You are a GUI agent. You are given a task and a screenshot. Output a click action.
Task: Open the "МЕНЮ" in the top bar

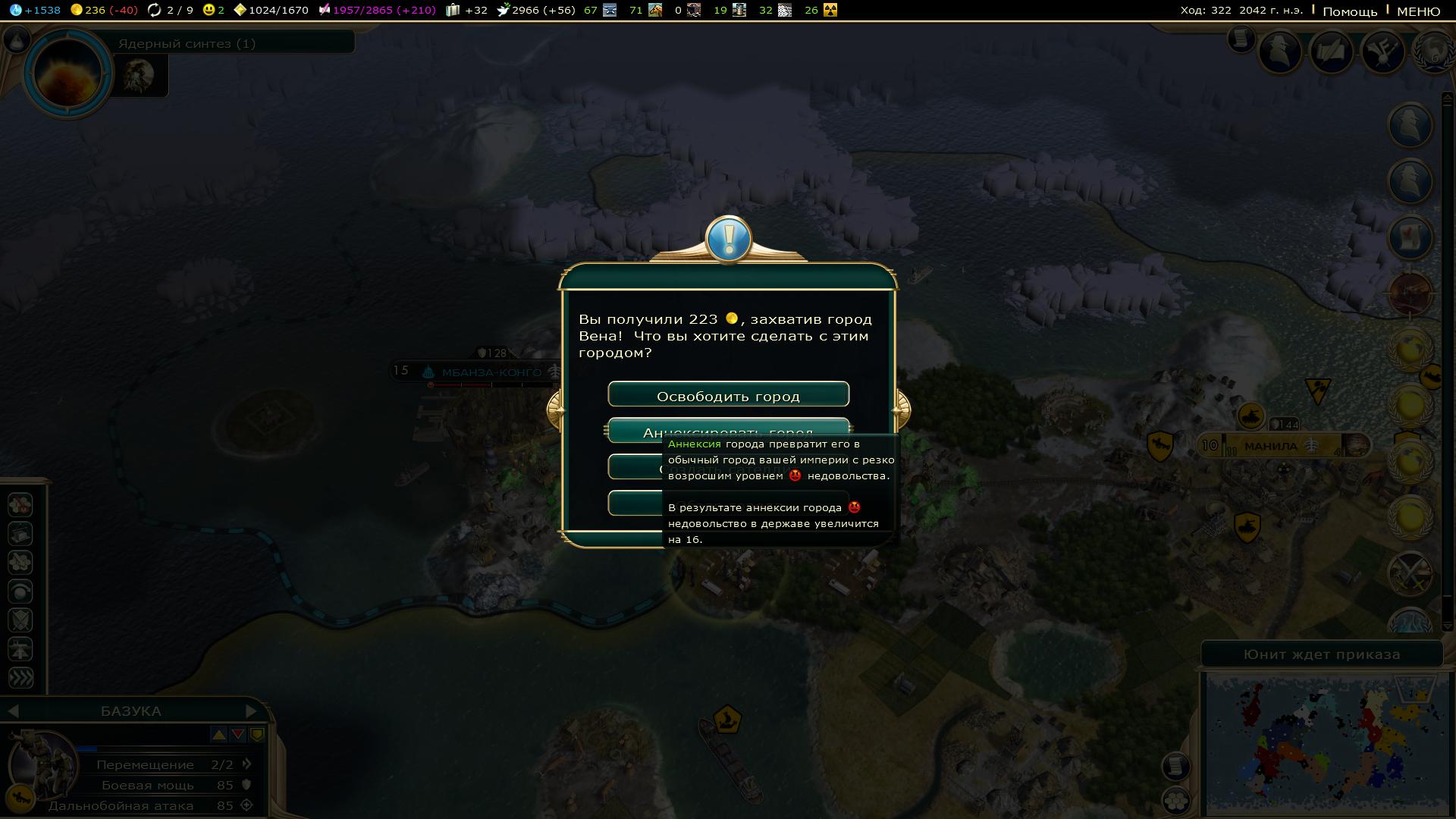1418,11
